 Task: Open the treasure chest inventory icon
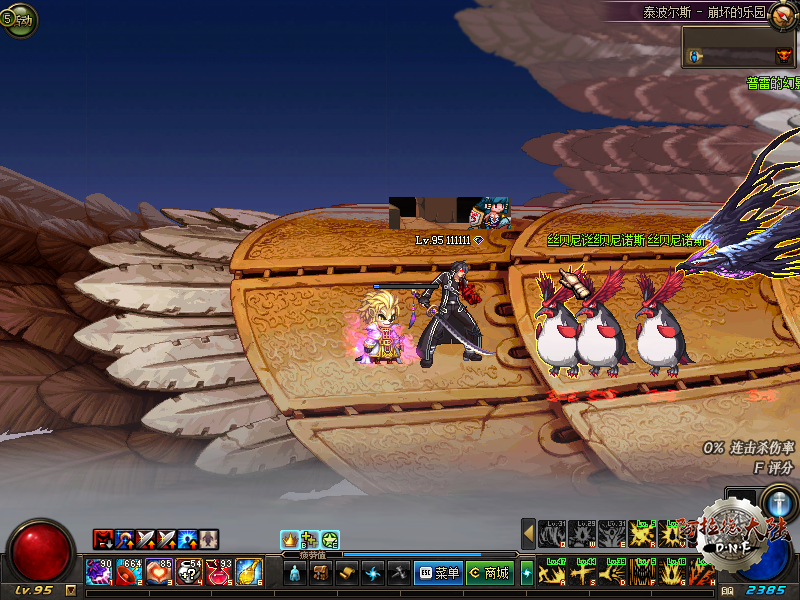[321, 573]
